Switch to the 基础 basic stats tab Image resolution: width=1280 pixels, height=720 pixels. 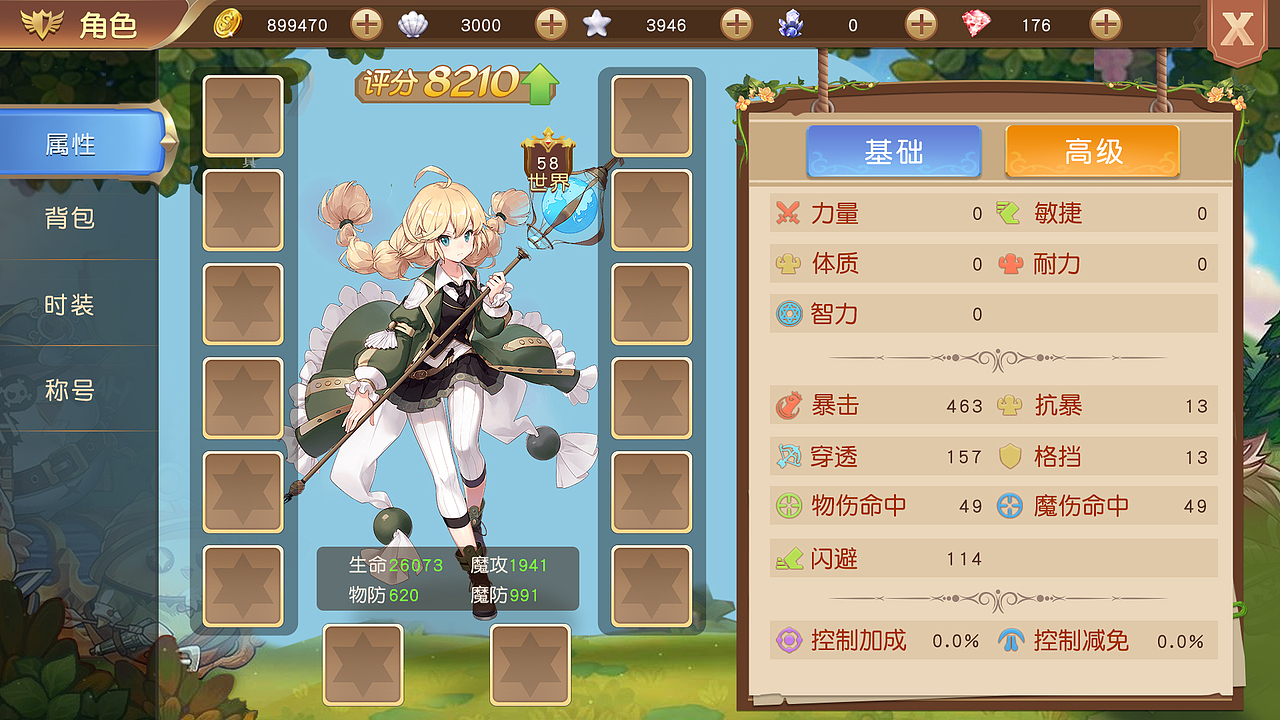click(x=894, y=151)
